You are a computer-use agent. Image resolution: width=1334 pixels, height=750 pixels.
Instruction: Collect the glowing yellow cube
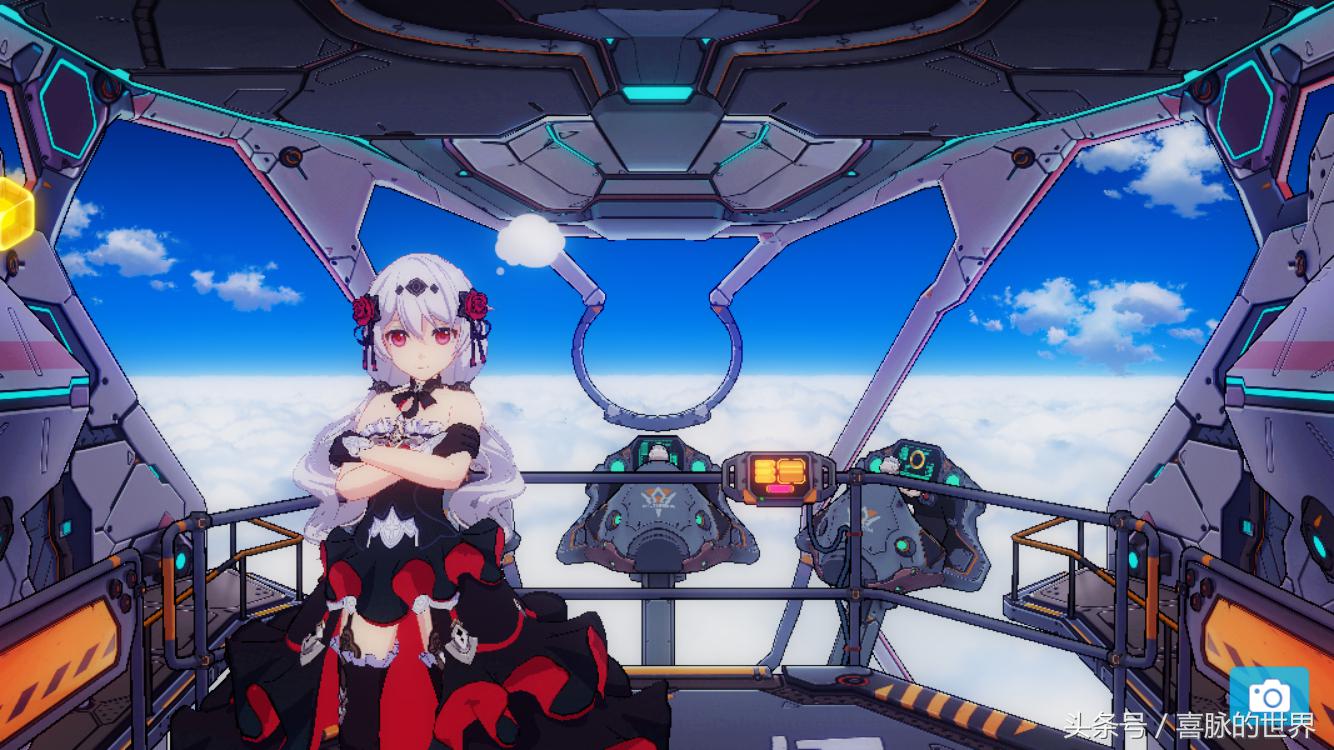pyautogui.click(x=14, y=213)
